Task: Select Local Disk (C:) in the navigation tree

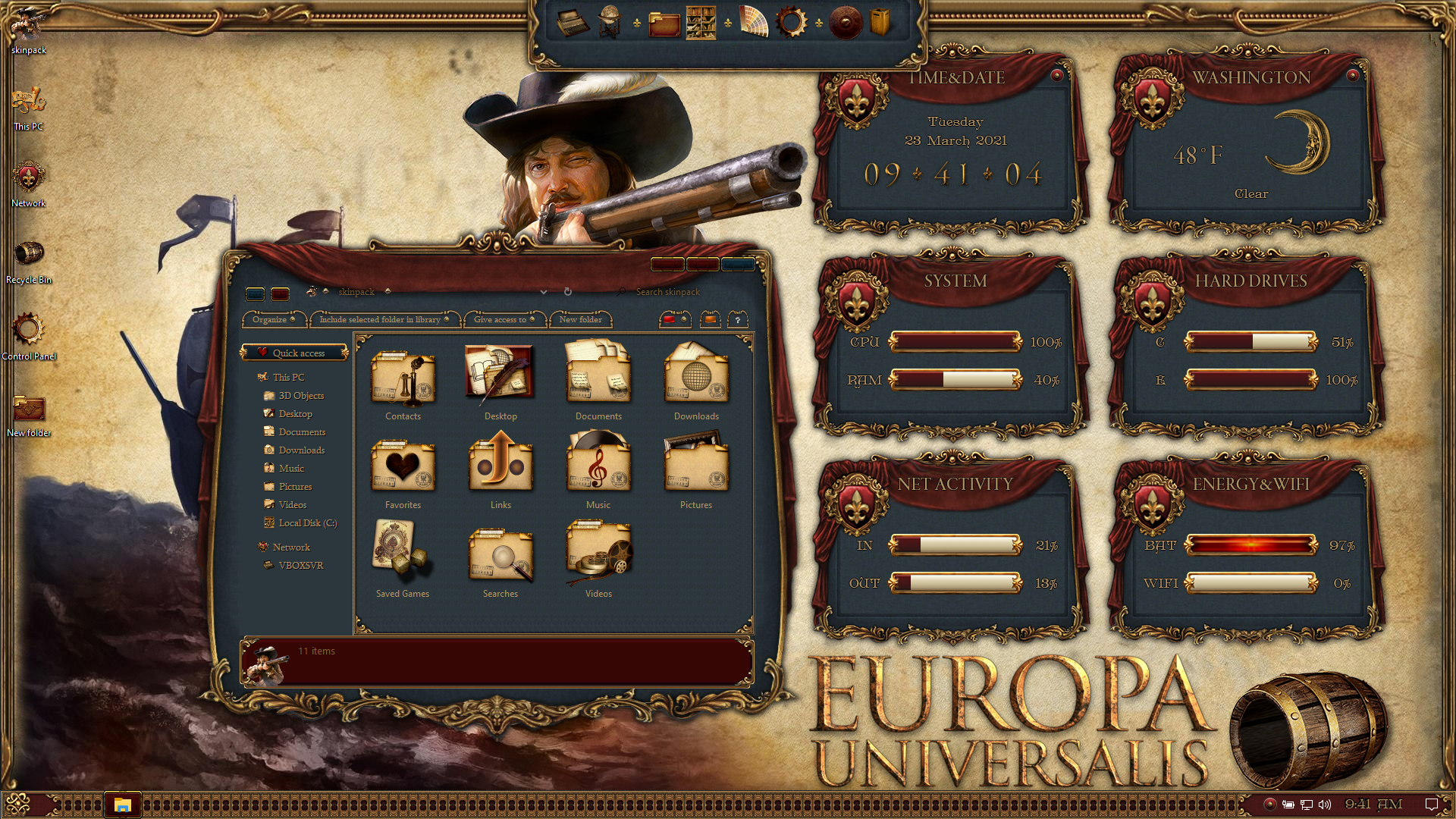Action: (307, 523)
